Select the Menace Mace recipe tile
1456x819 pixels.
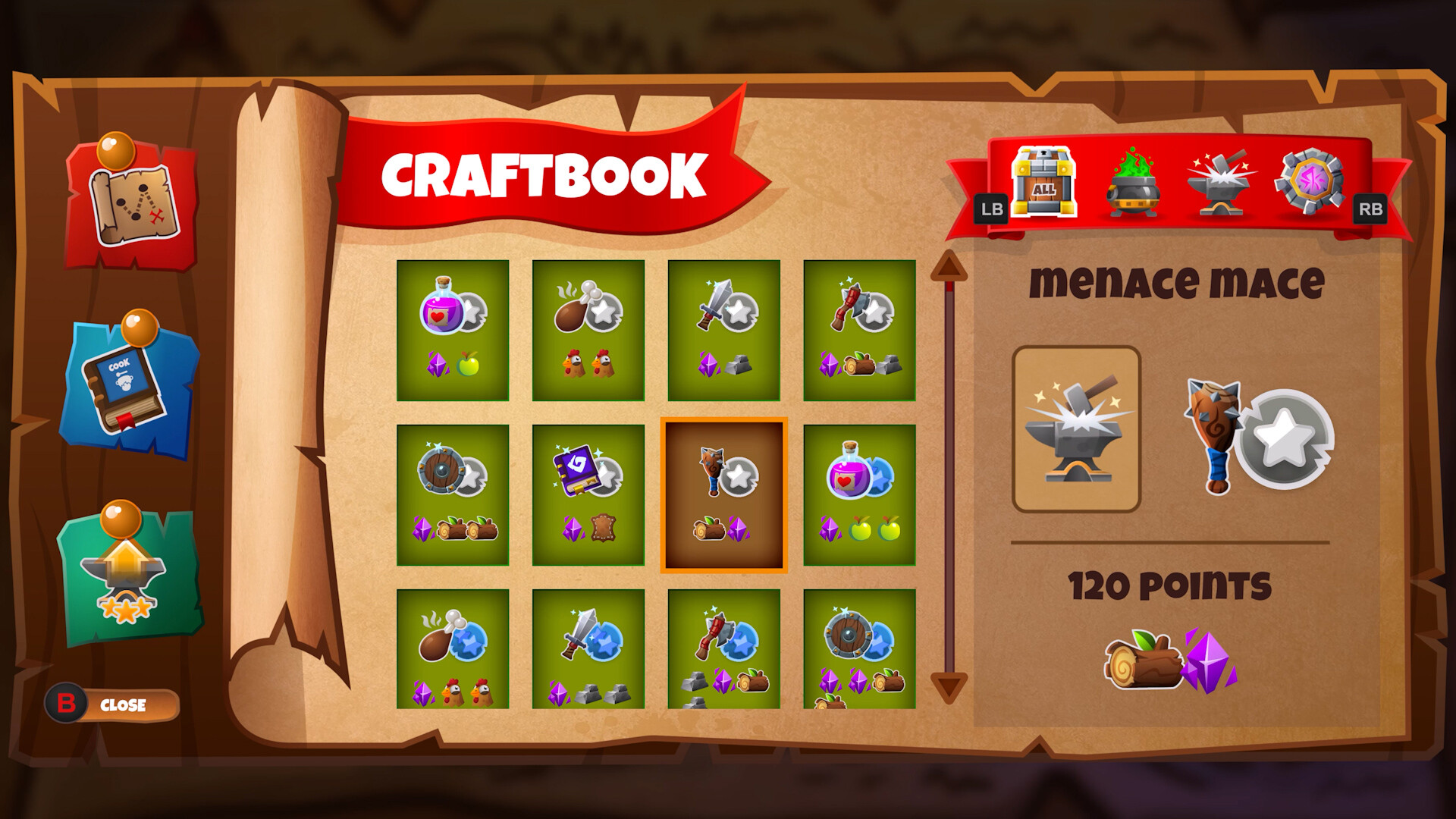[x=723, y=491]
